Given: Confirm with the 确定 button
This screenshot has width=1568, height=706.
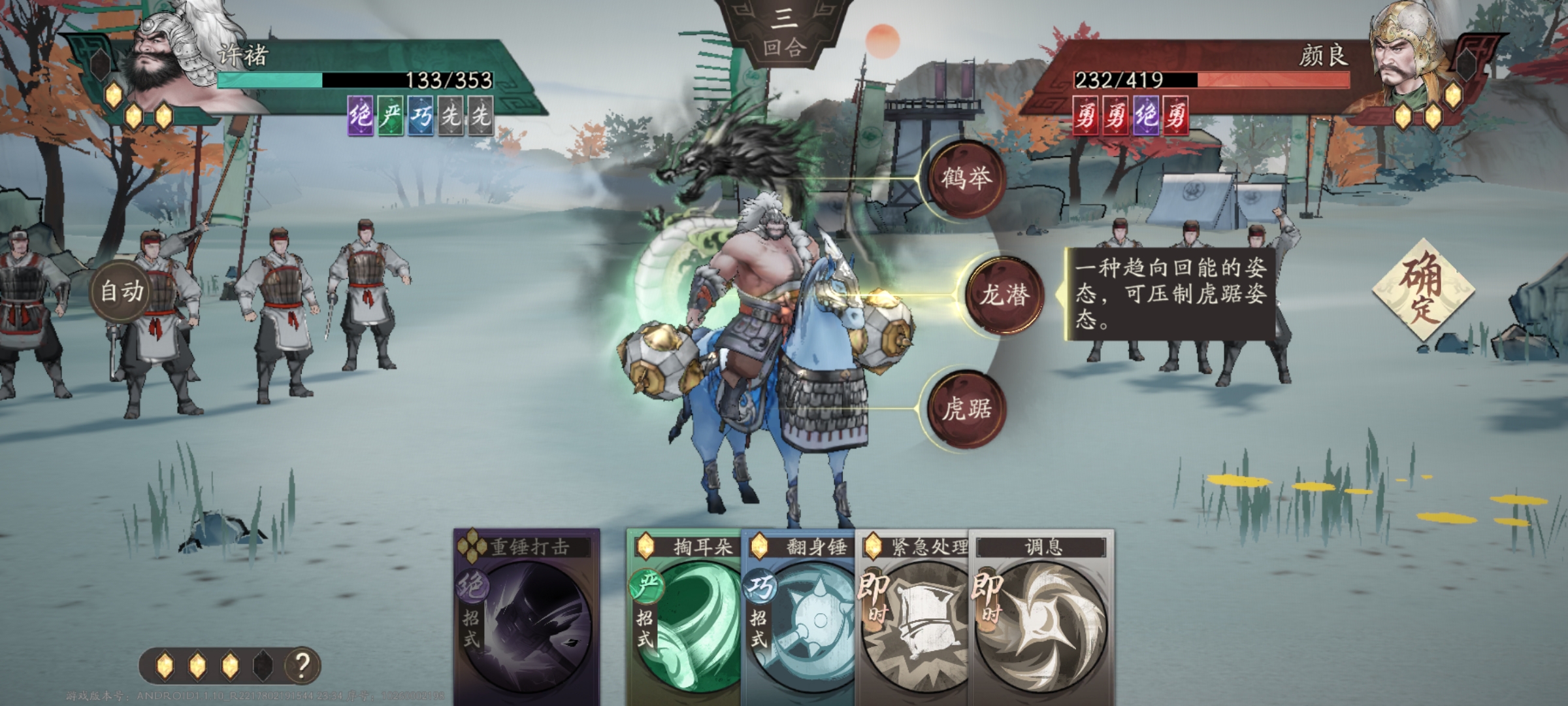Looking at the screenshot, I should [x=1423, y=290].
